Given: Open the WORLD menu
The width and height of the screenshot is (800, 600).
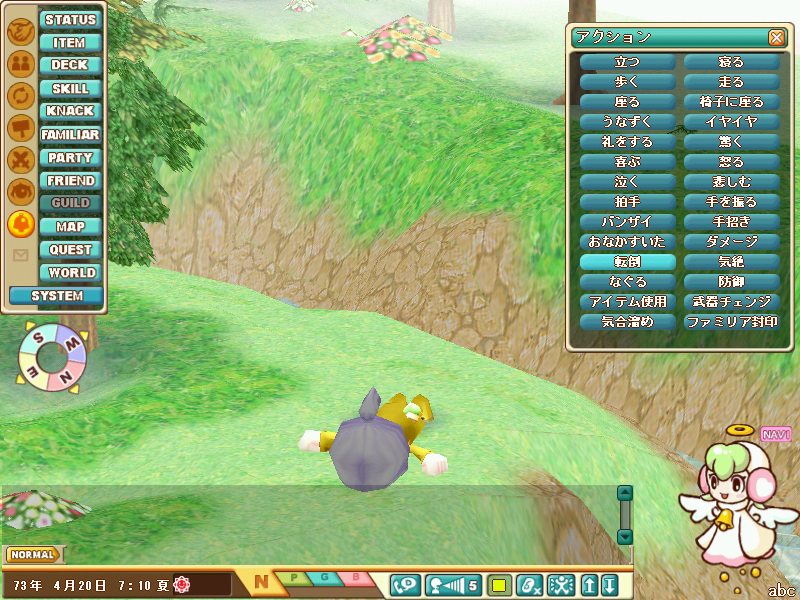Looking at the screenshot, I should (x=70, y=272).
